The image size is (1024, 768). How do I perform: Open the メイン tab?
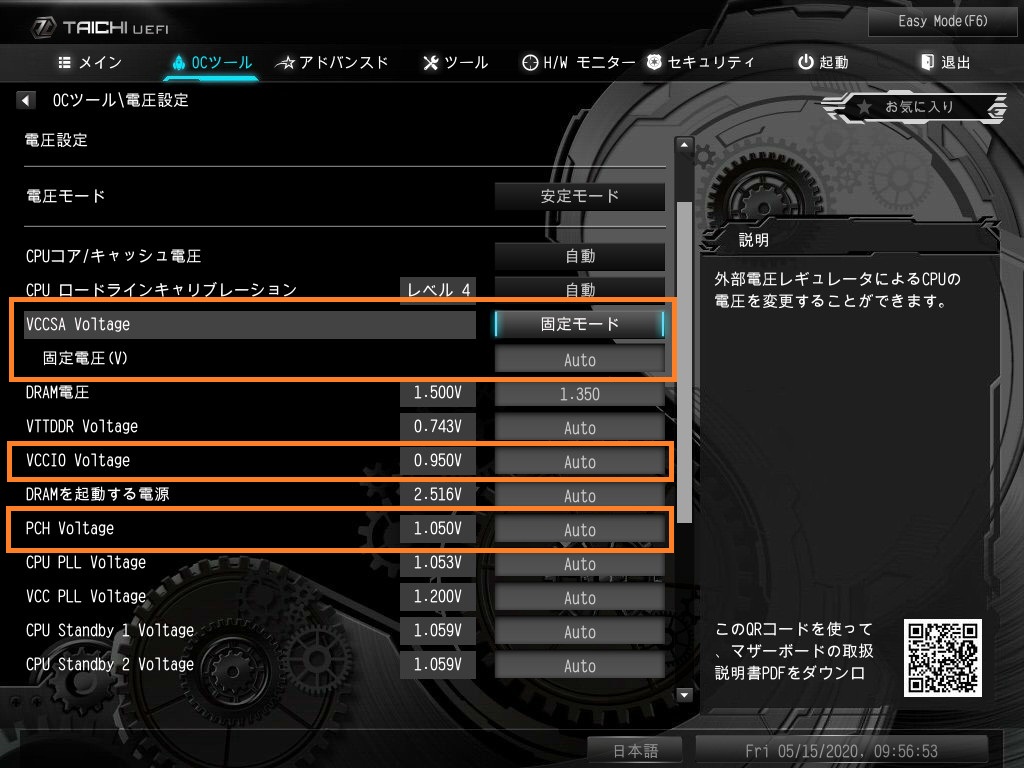pos(90,62)
